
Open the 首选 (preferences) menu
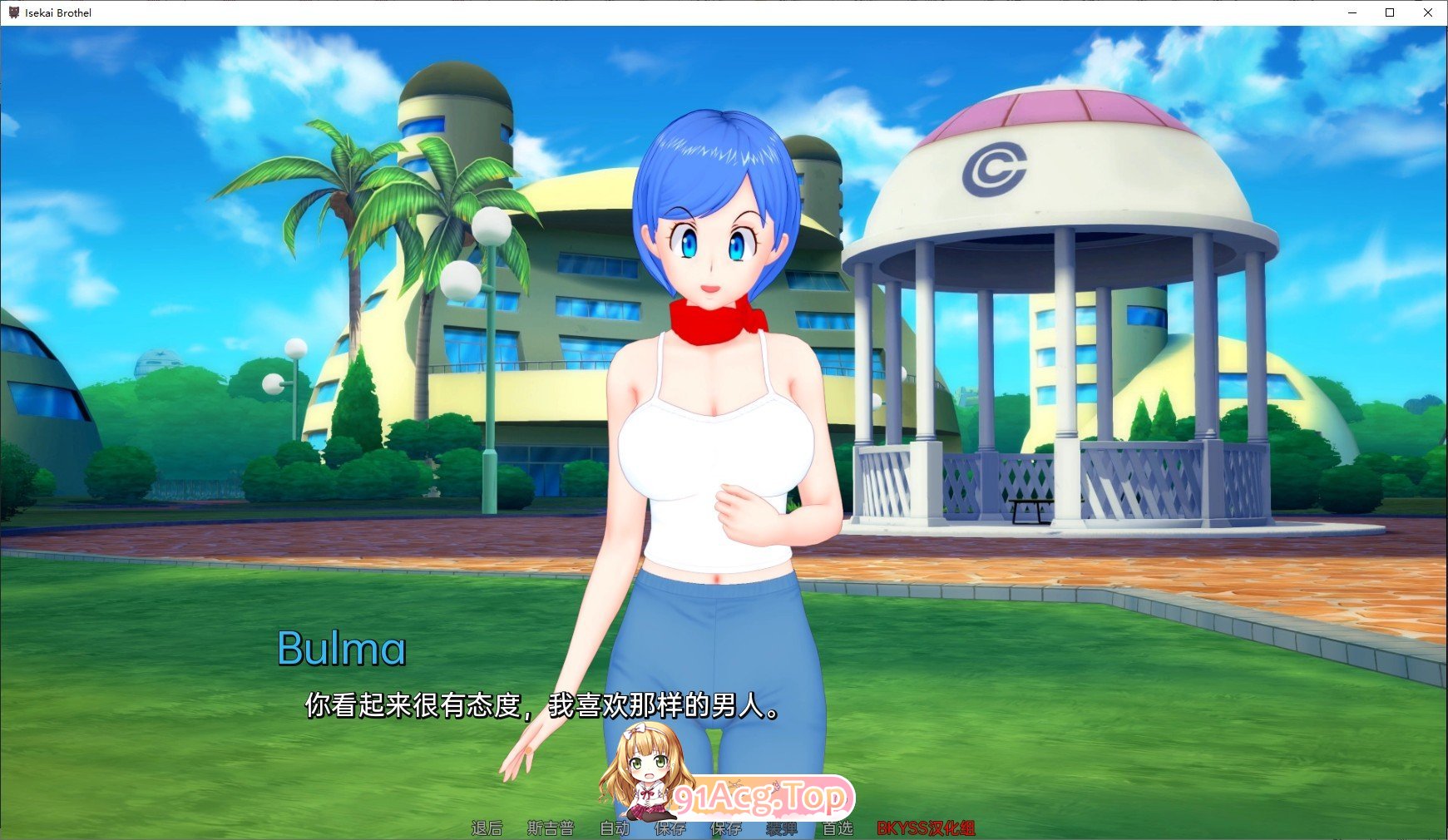[x=838, y=828]
